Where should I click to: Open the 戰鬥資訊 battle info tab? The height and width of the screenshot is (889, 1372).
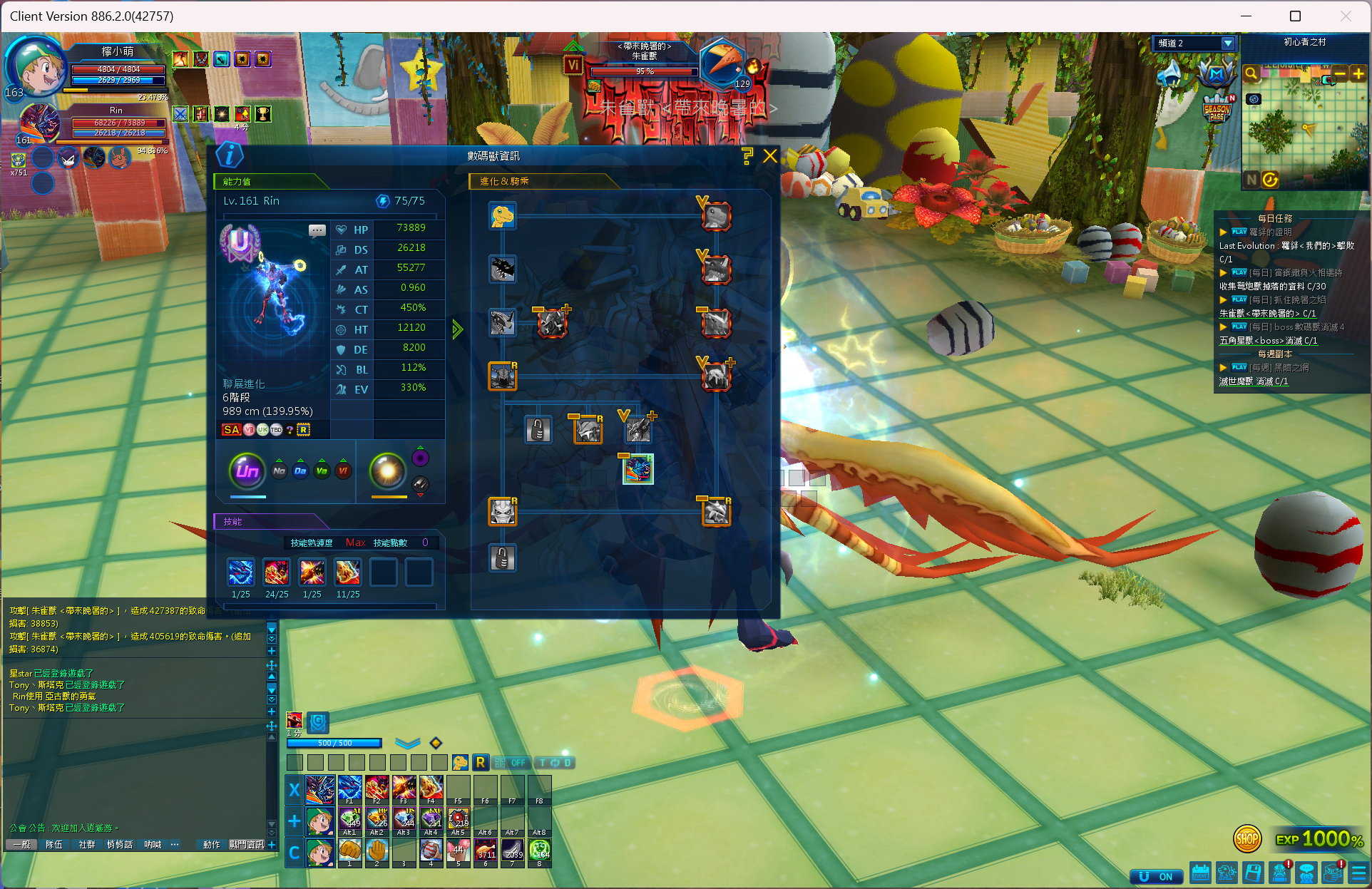point(246,845)
